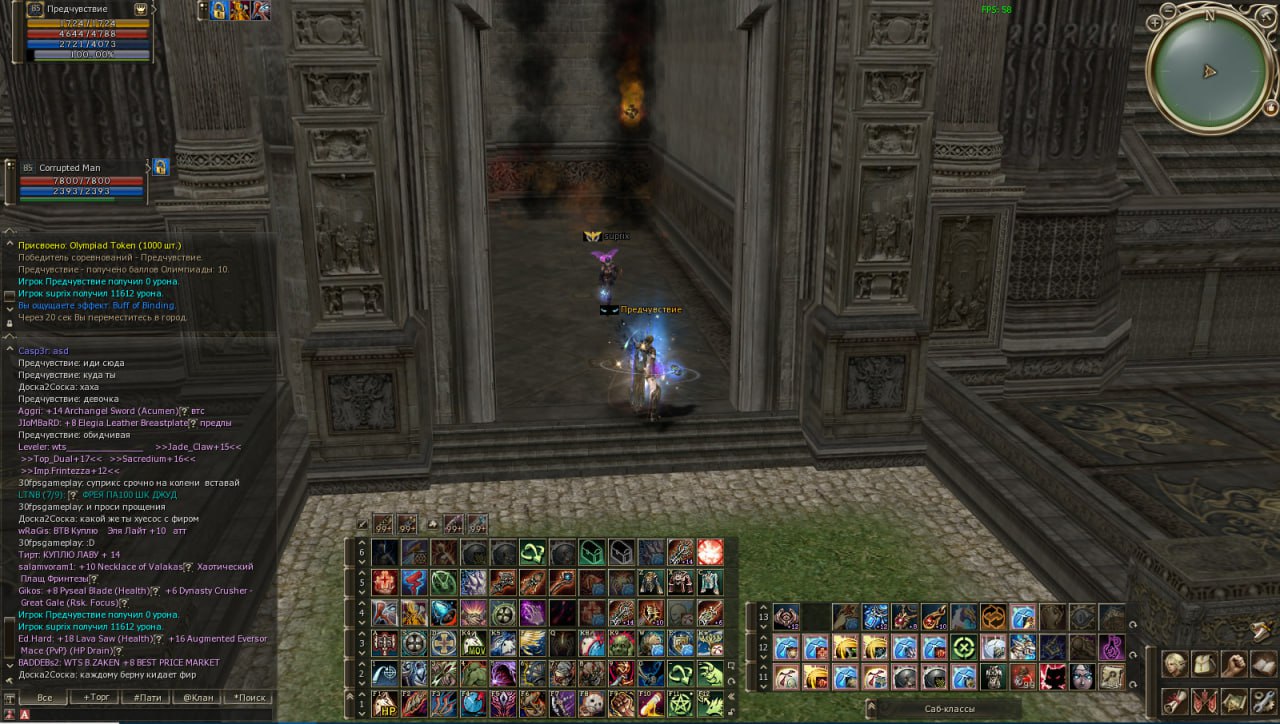The height and width of the screenshot is (724, 1280).
Task: Use the F8 skull skill
Action: click(x=593, y=703)
